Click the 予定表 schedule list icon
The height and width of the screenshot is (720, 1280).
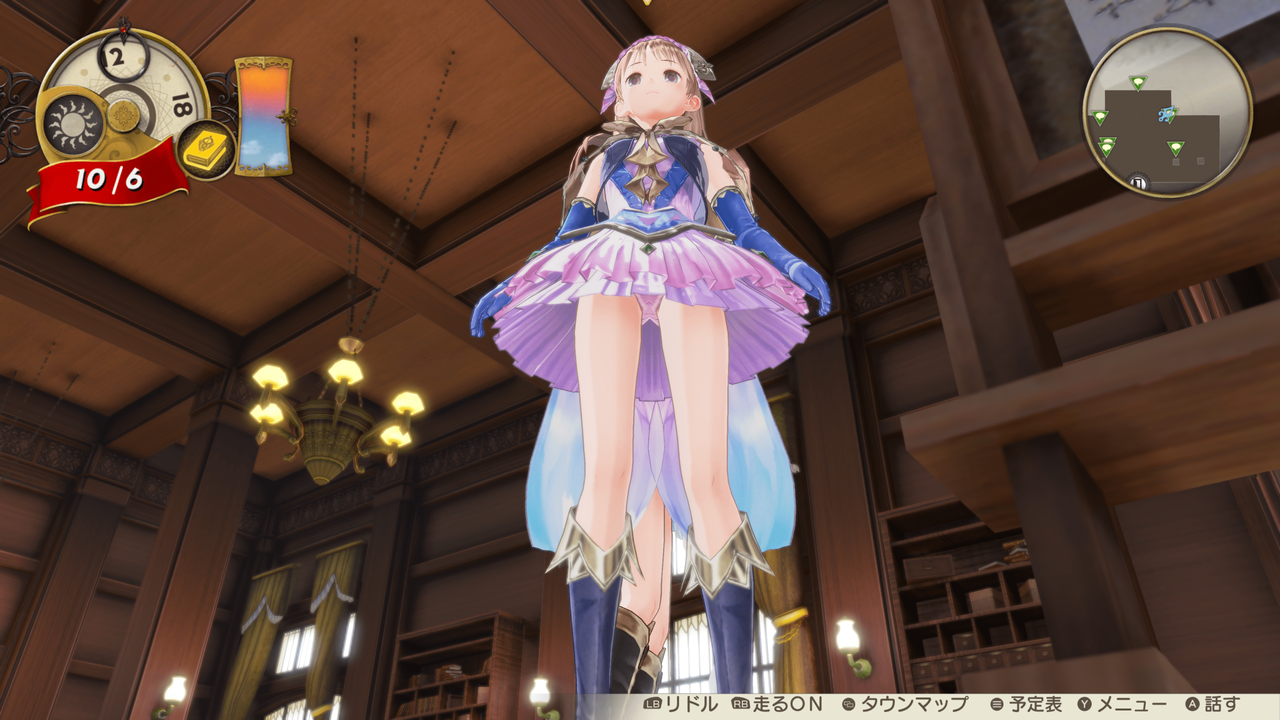(996, 702)
